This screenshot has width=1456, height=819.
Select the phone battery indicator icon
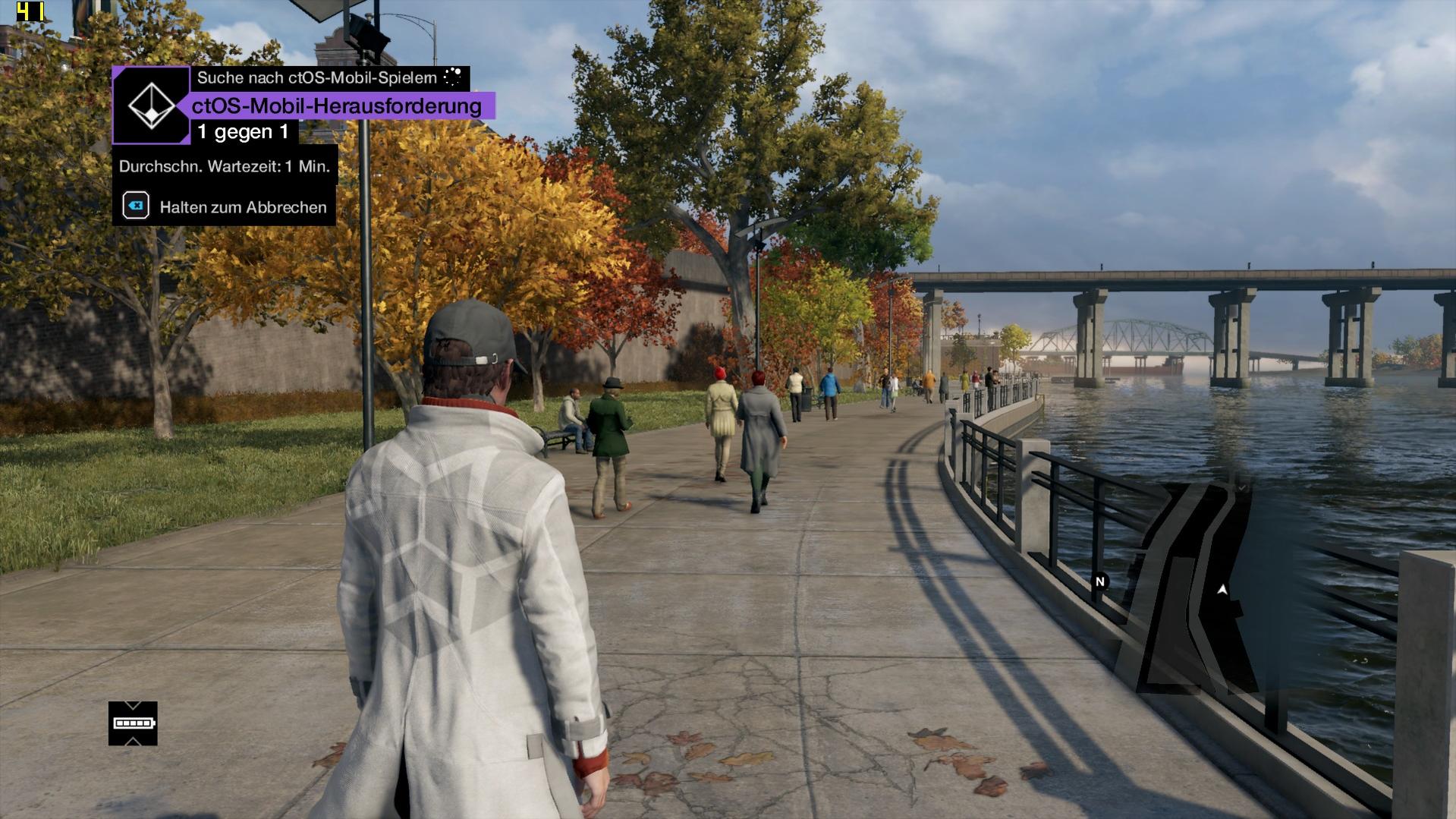click(134, 723)
